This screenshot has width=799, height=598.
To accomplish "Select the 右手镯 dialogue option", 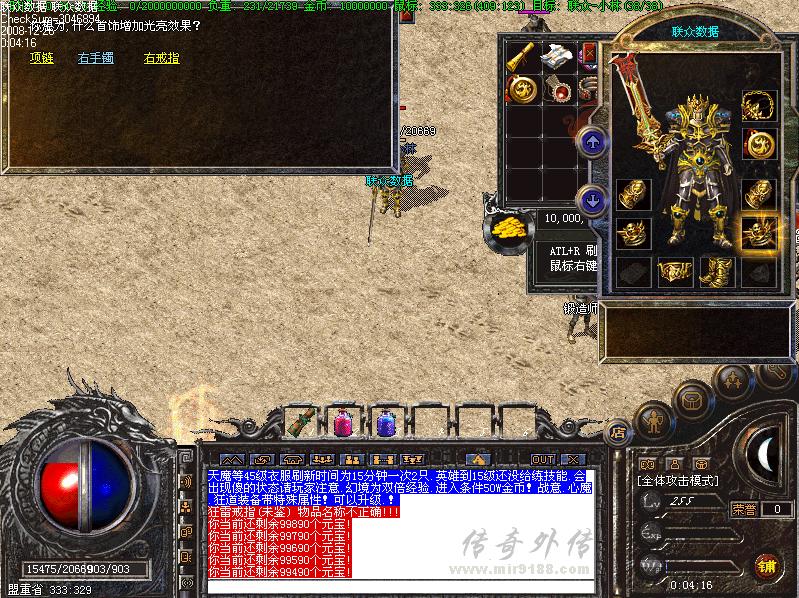I will point(95,59).
